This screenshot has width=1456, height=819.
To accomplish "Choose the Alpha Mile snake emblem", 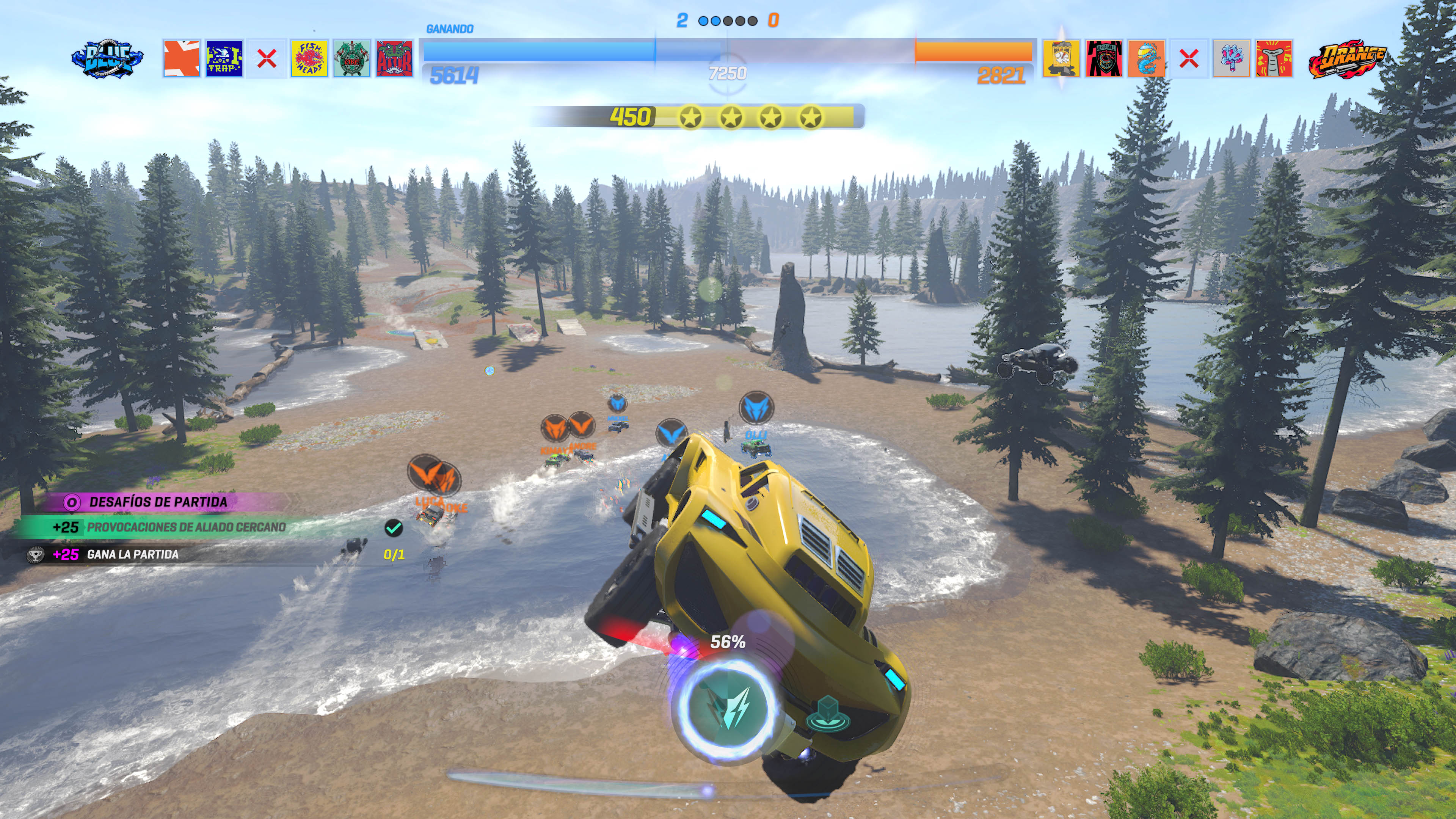I will coord(1104,58).
